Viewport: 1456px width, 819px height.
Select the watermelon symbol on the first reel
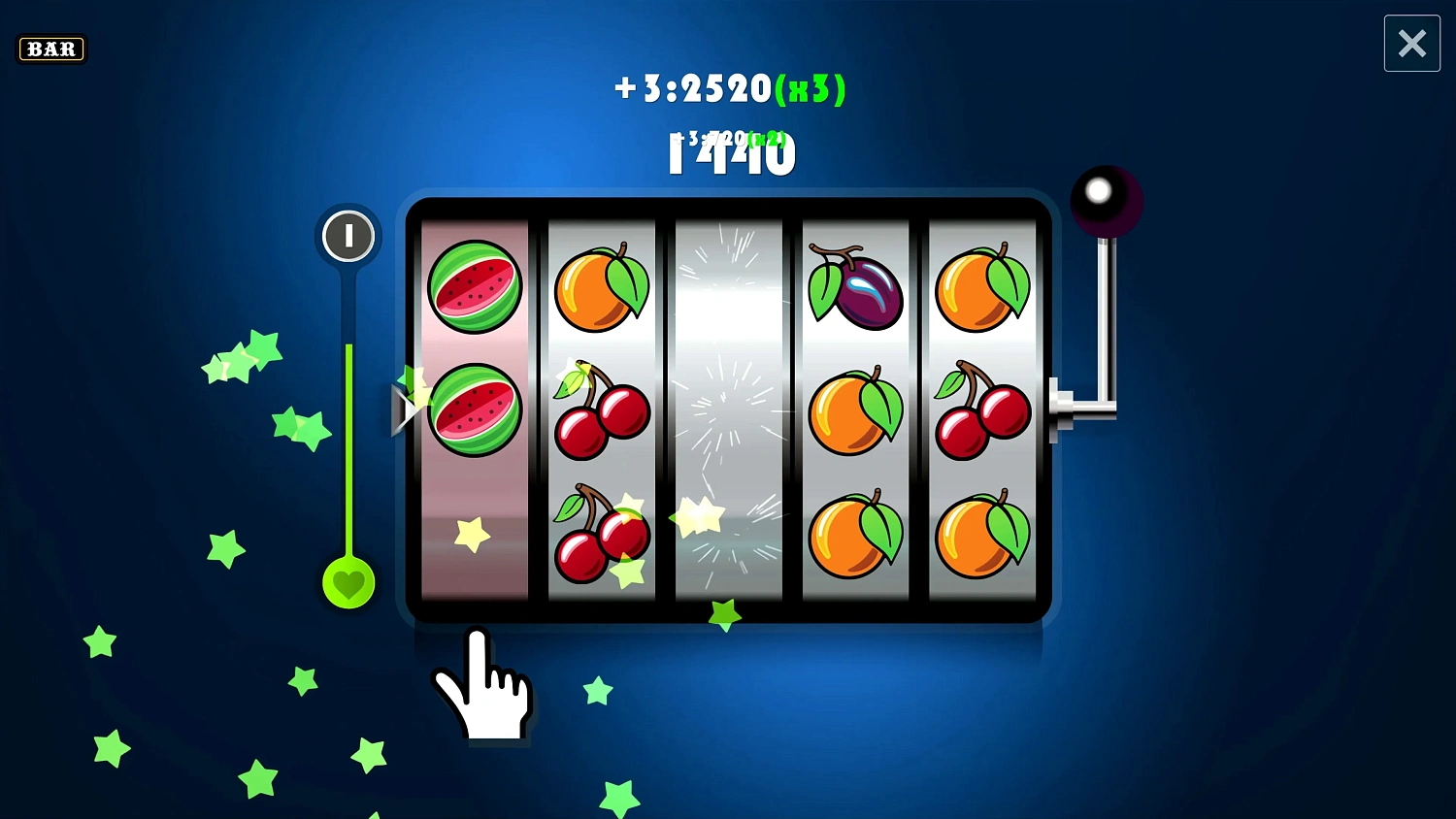475,284
